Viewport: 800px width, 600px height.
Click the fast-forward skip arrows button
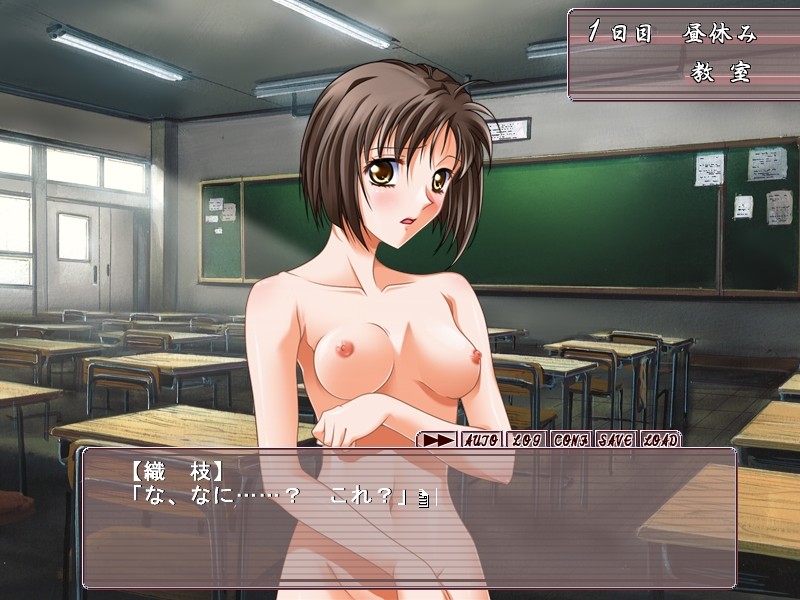[436, 439]
